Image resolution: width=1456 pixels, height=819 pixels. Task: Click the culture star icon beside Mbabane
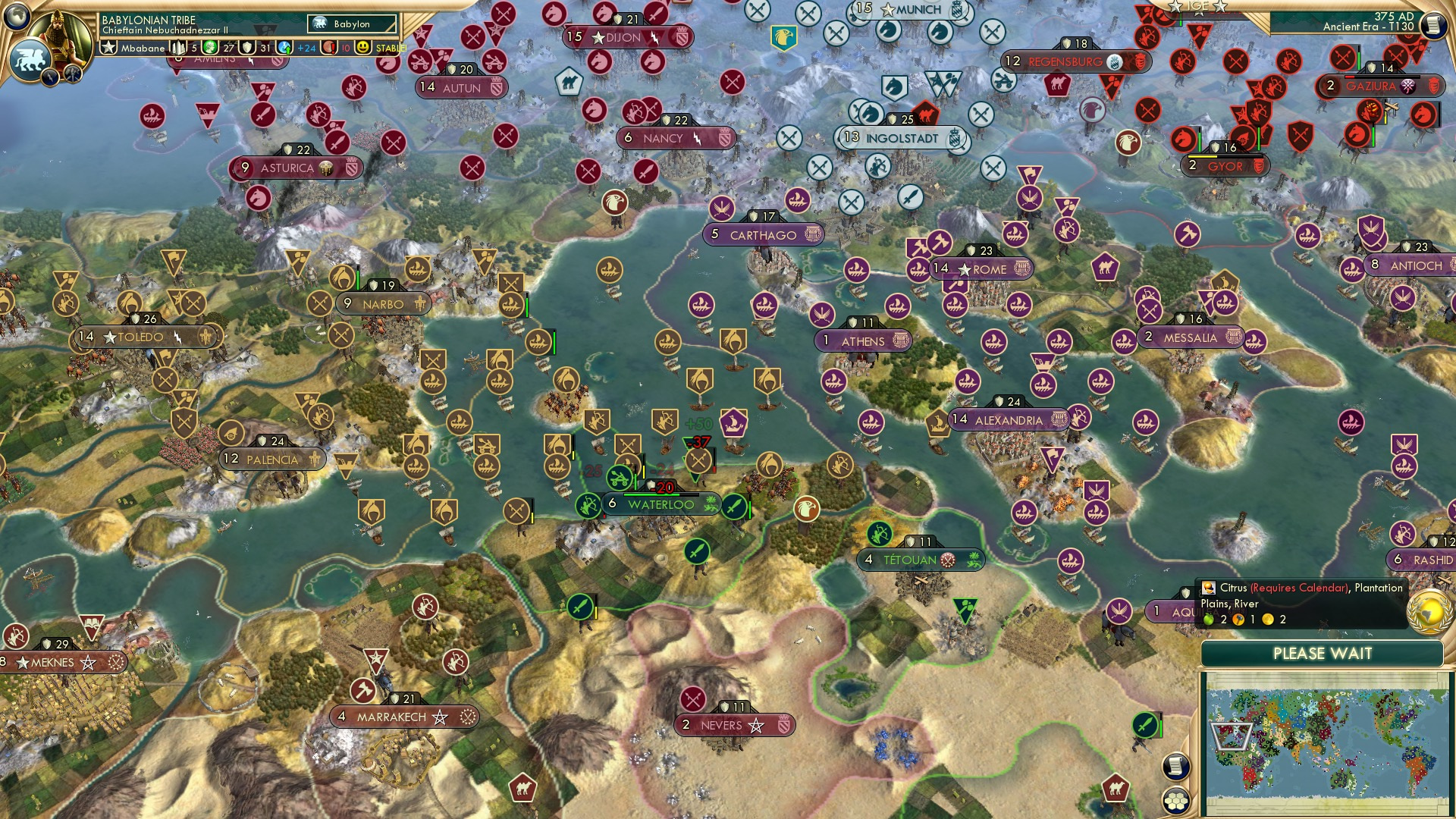tap(110, 48)
